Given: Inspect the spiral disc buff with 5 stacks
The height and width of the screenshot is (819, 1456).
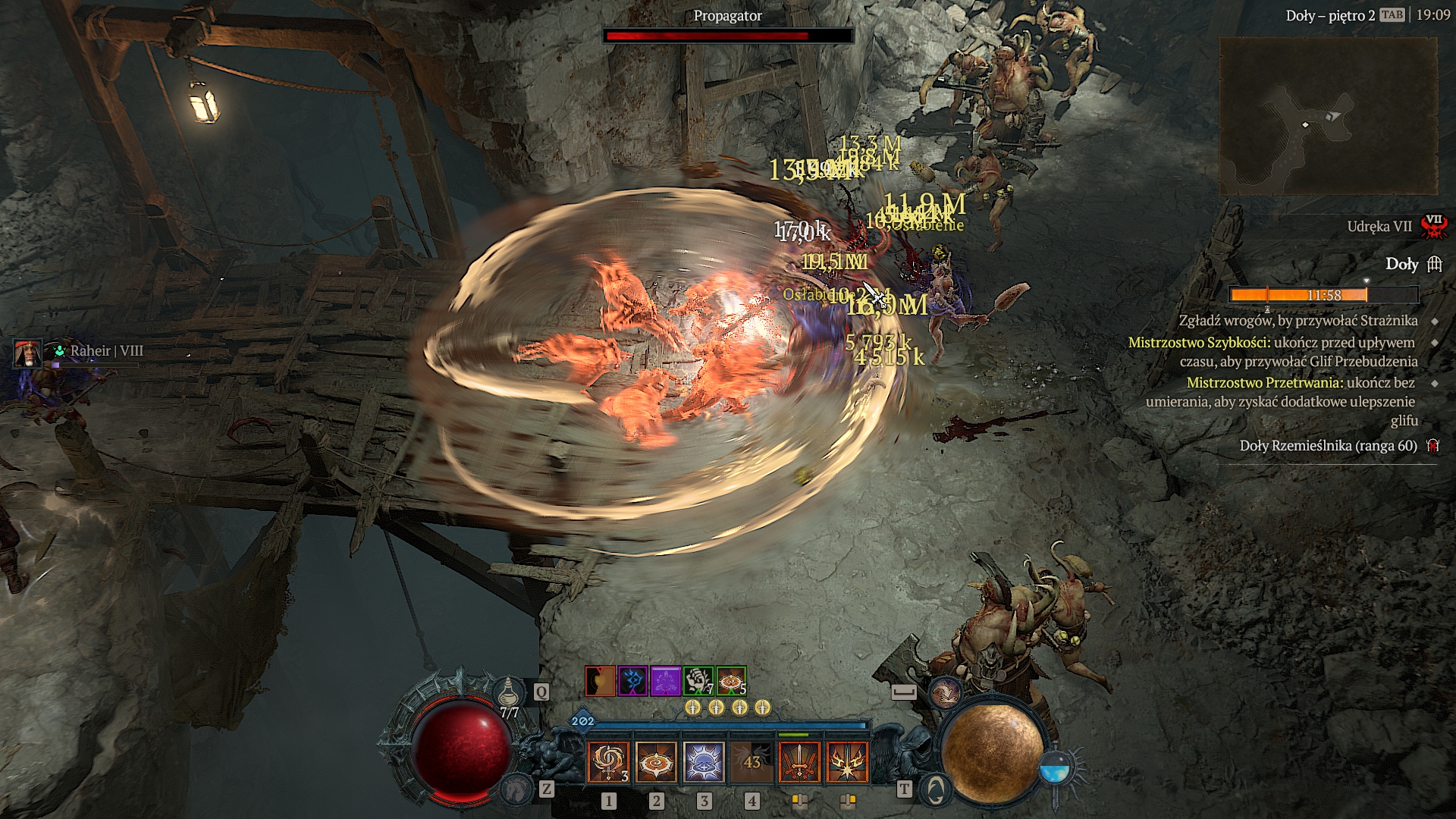Looking at the screenshot, I should click(731, 681).
